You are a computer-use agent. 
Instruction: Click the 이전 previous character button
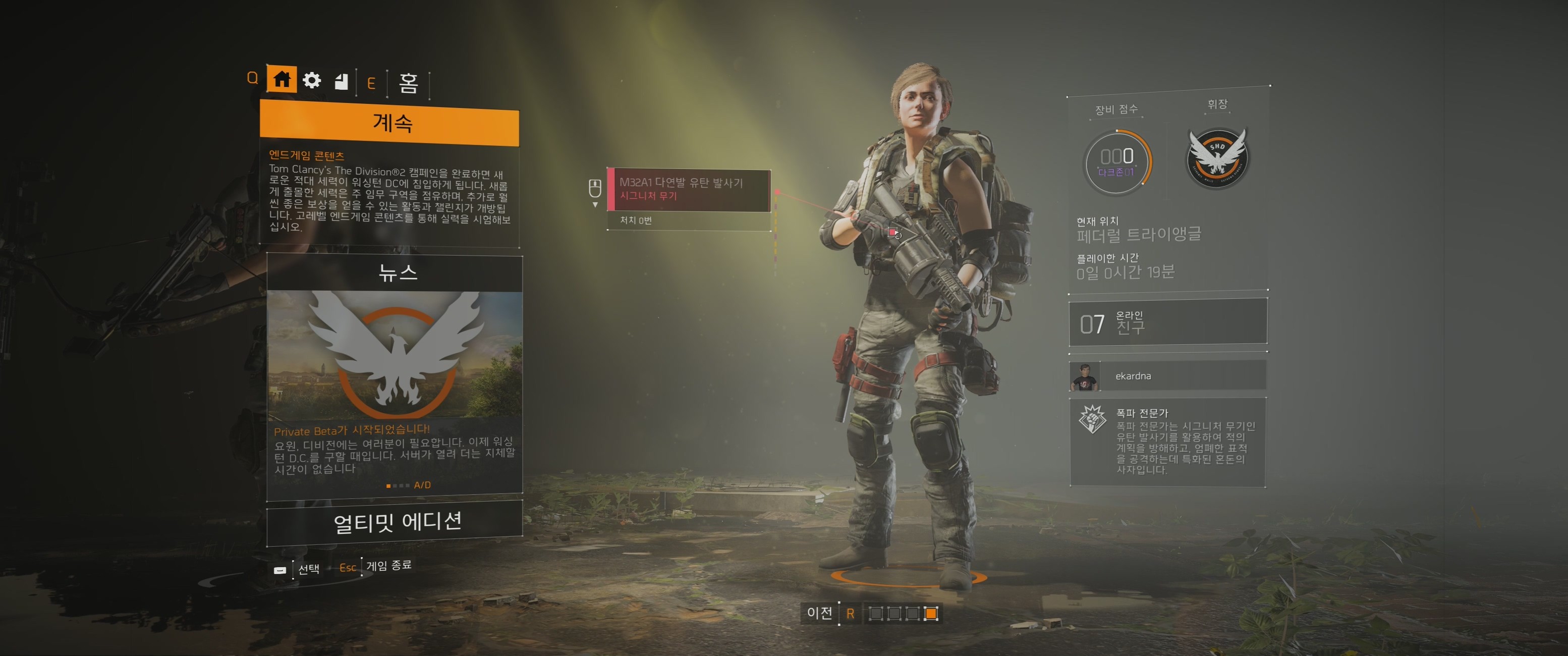click(819, 613)
